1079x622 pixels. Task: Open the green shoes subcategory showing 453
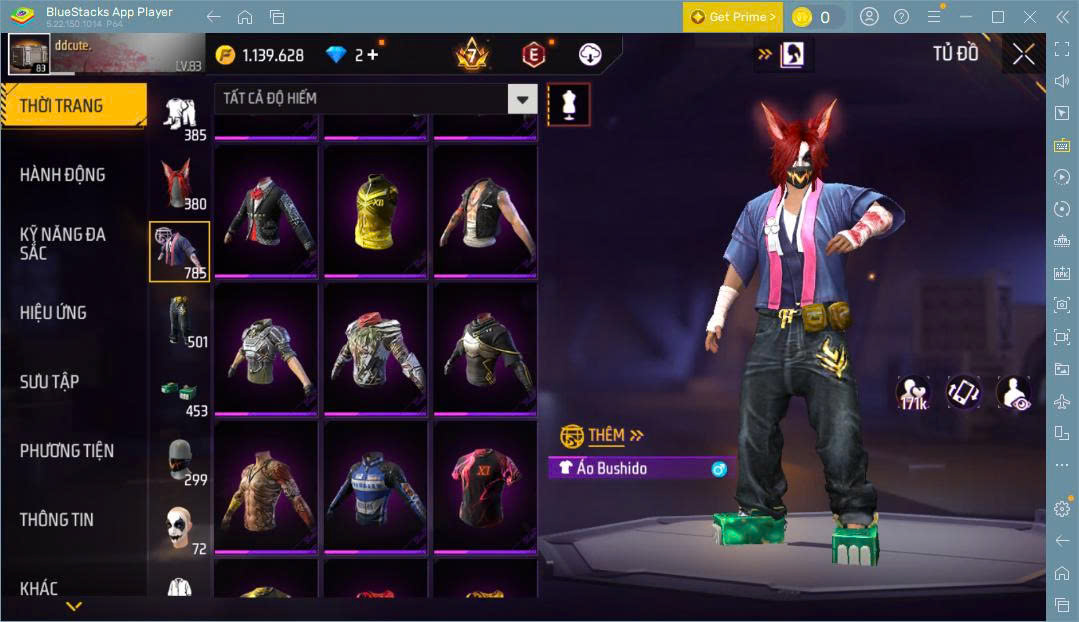(x=180, y=392)
